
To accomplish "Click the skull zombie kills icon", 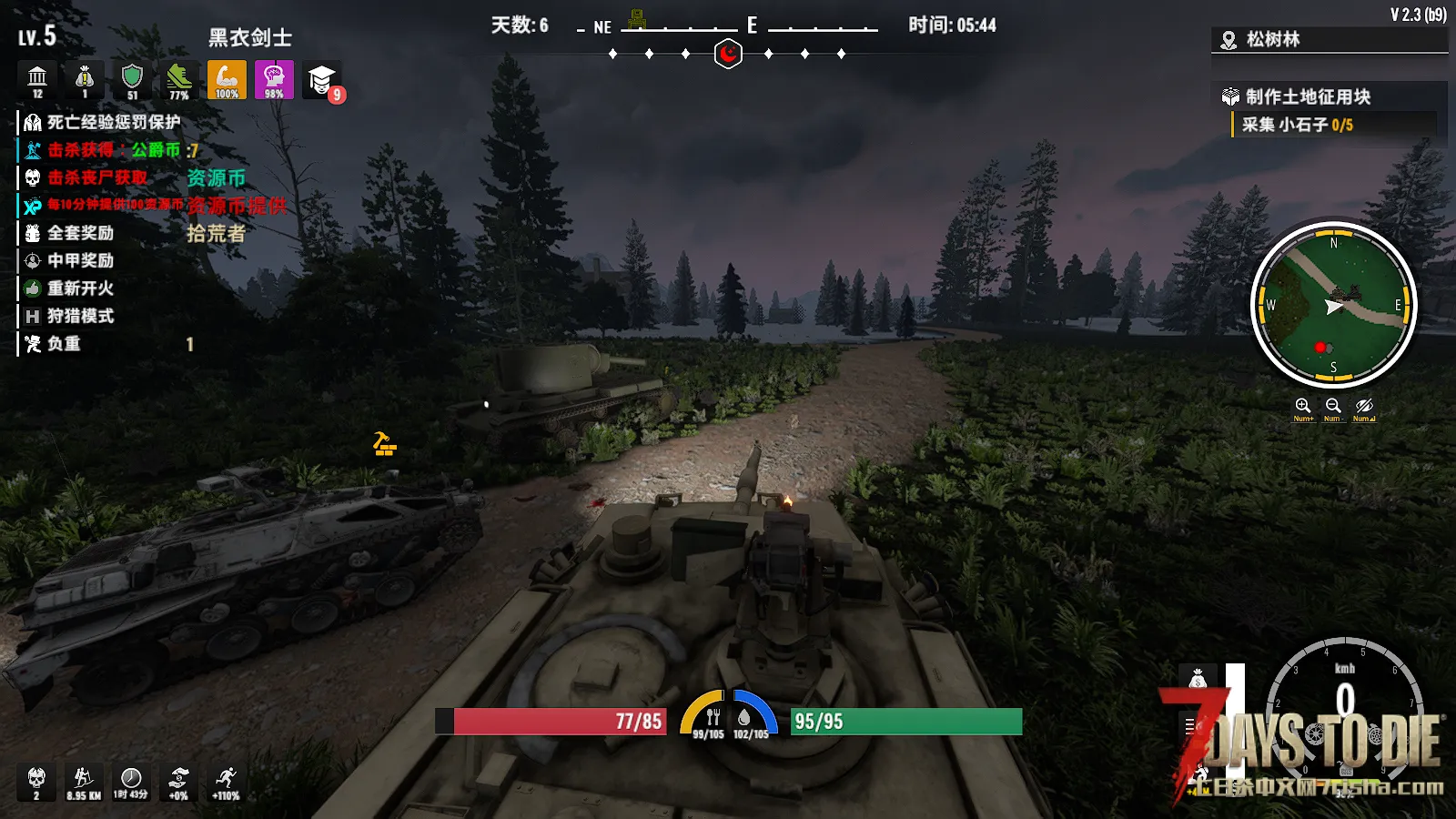I will 36,782.
